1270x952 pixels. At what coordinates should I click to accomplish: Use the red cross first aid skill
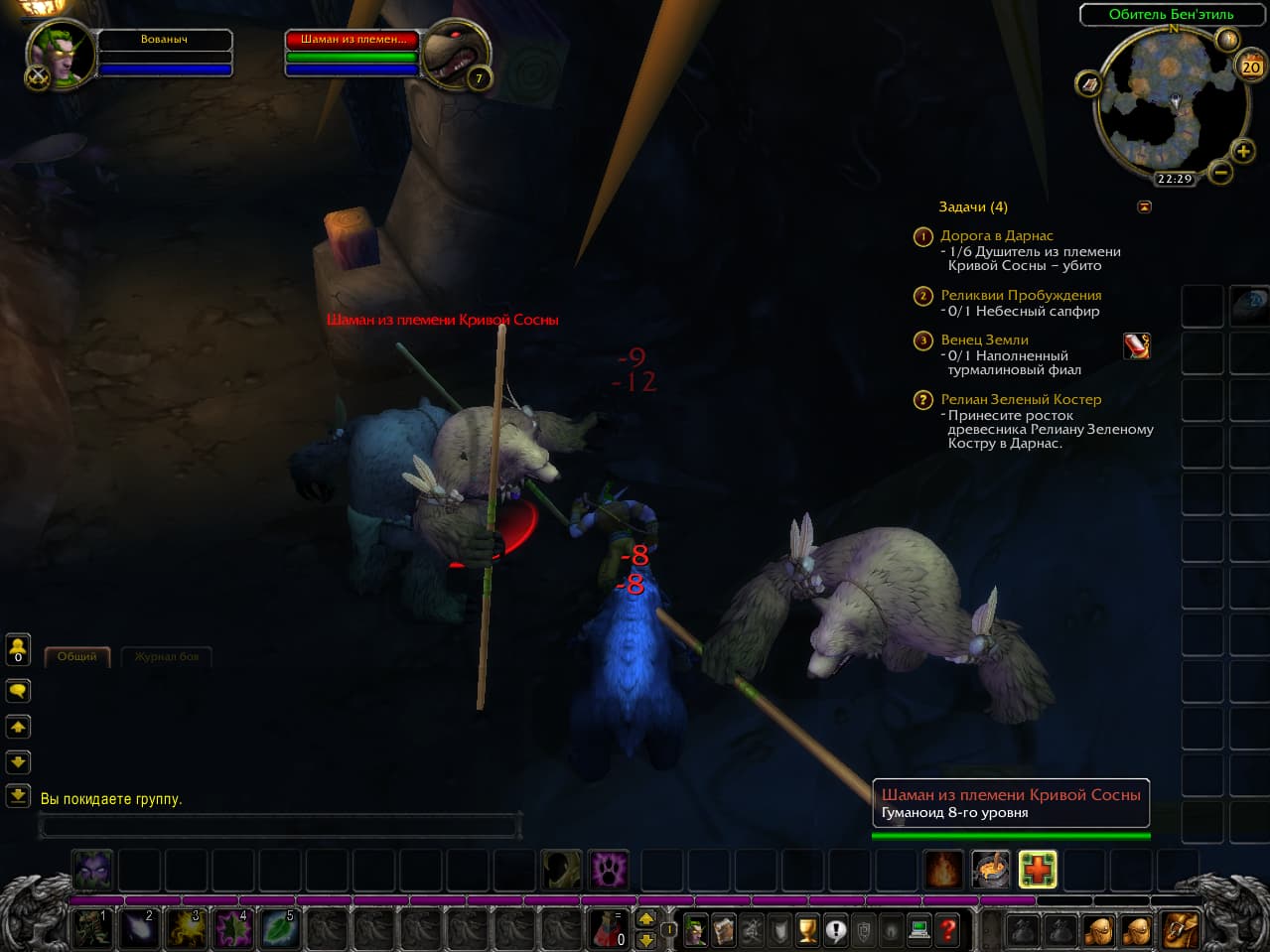point(1037,870)
